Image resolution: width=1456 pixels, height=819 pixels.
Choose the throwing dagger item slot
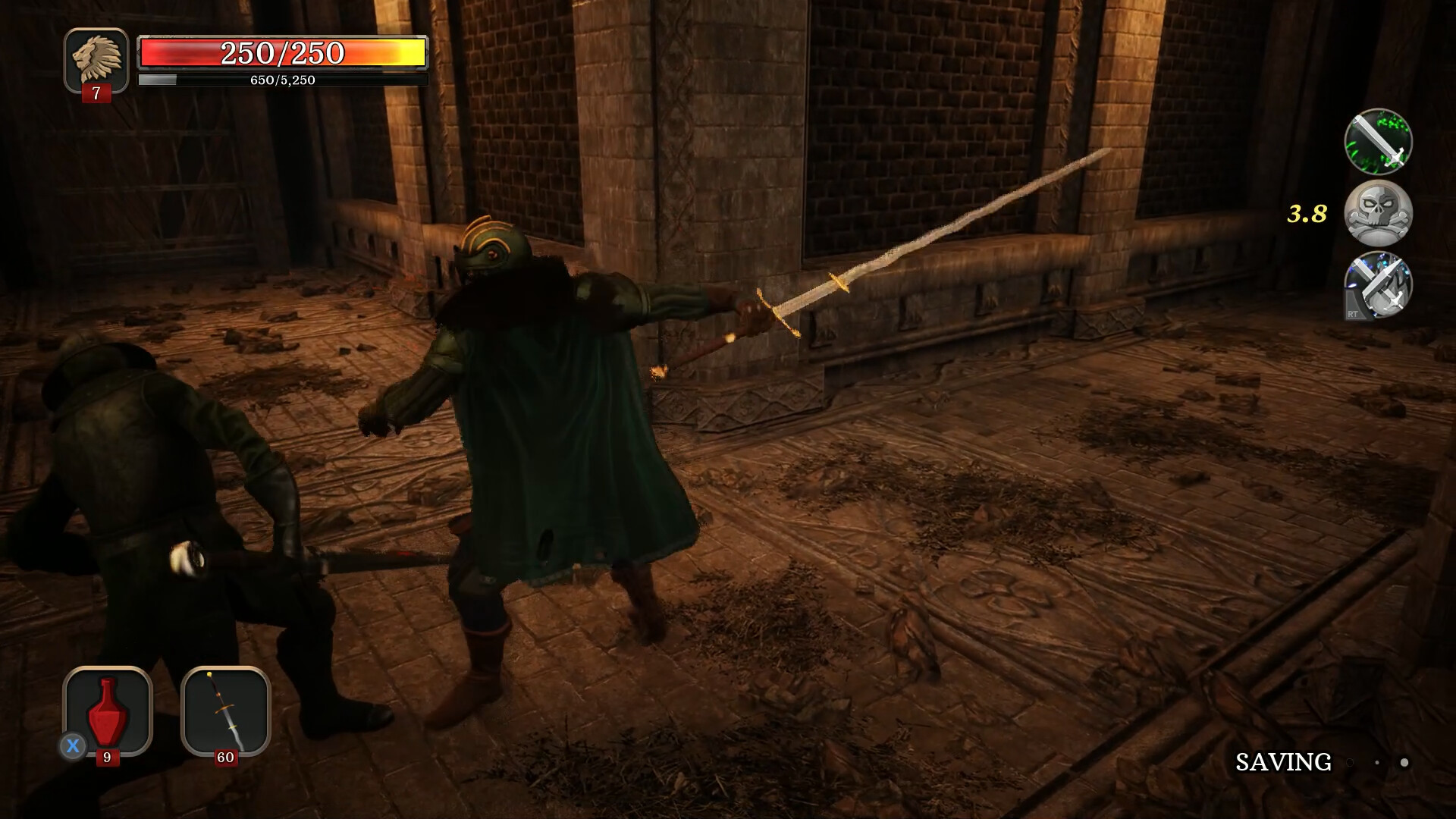pyautogui.click(x=226, y=710)
